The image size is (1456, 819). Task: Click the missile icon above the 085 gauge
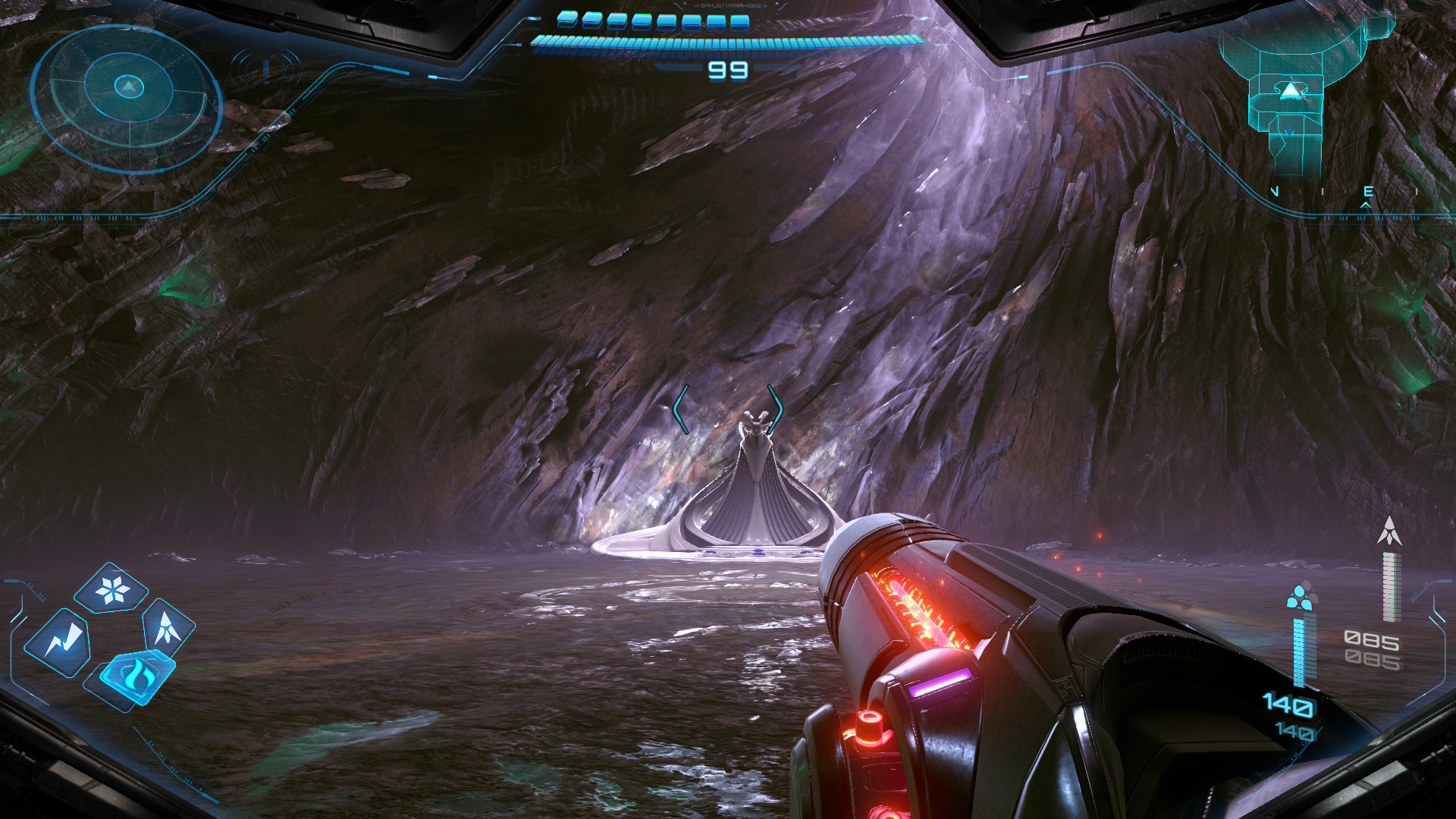tap(1389, 531)
